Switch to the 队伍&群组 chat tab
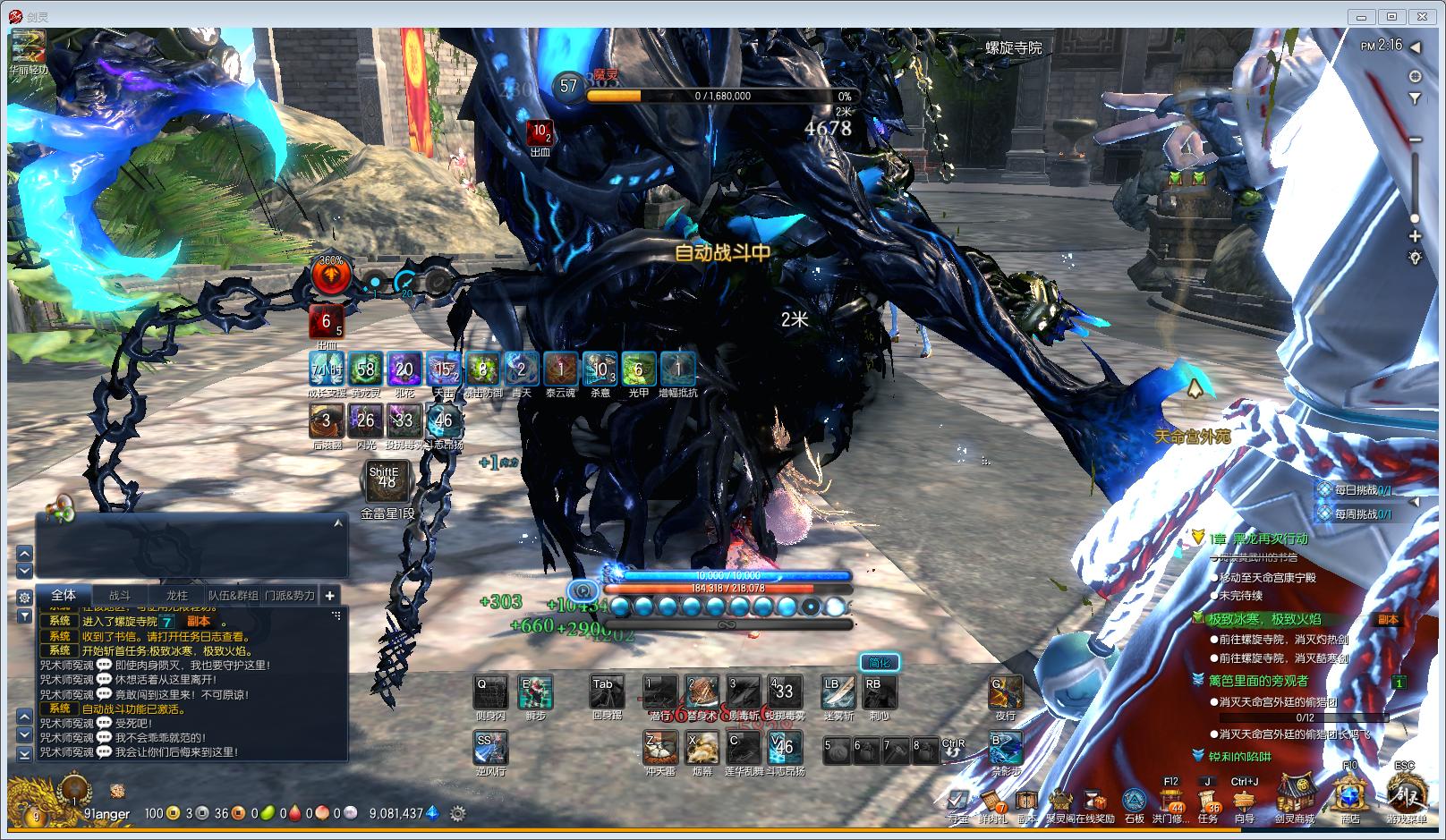Image resolution: width=1446 pixels, height=840 pixels. [x=234, y=596]
